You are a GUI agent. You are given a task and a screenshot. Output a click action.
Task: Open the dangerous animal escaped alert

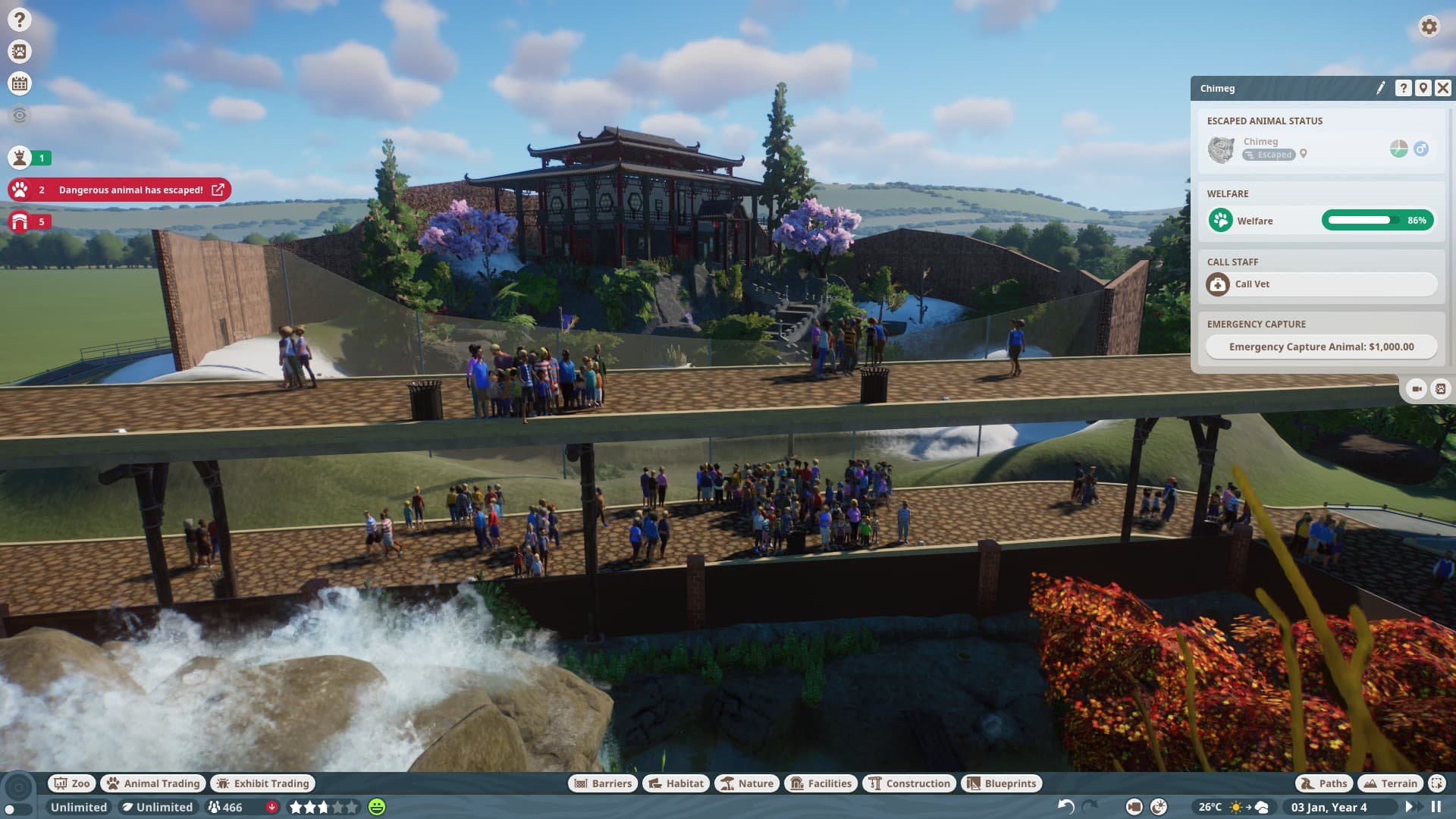click(130, 190)
